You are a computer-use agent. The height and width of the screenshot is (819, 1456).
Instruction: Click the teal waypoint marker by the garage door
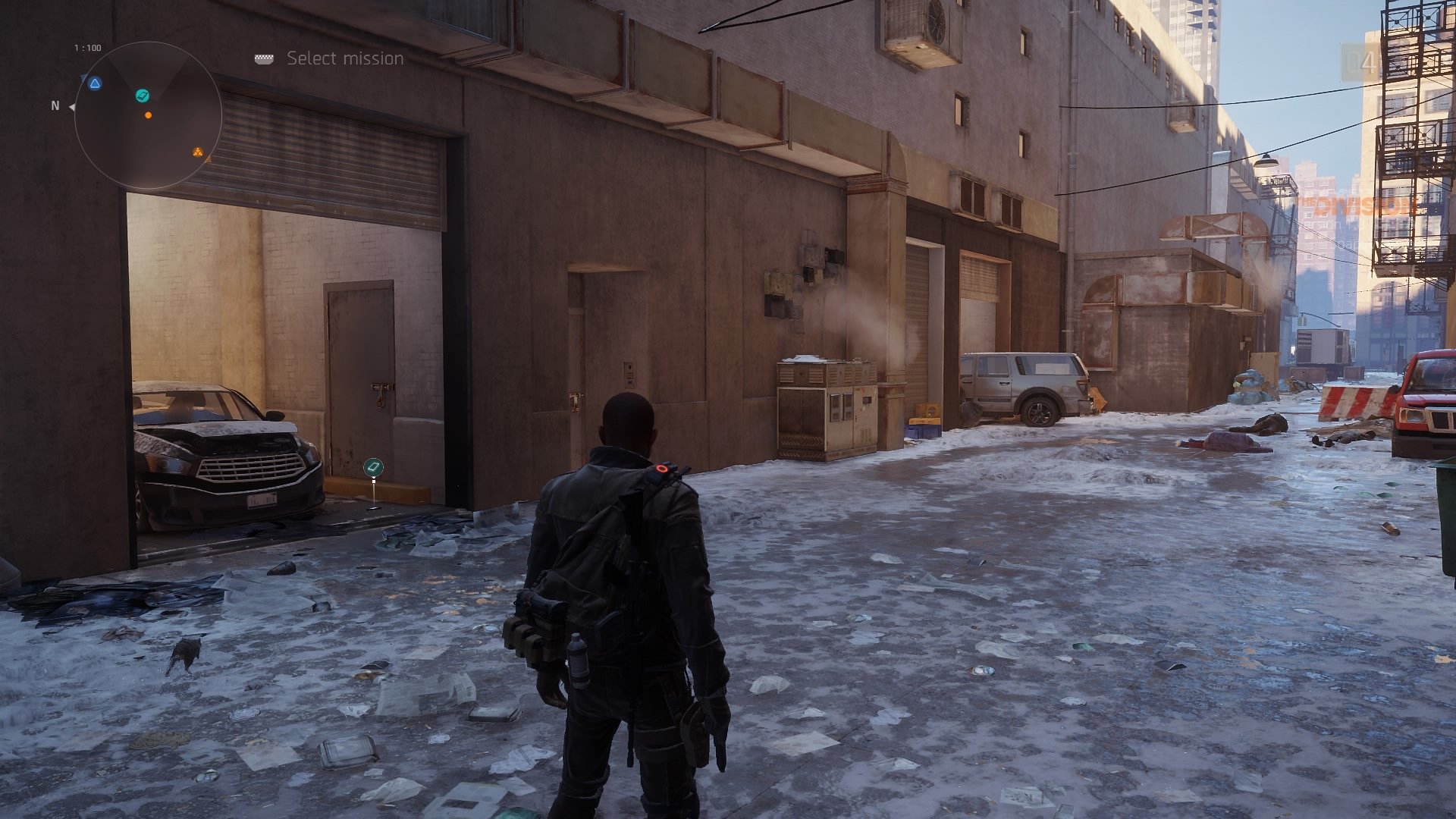(373, 467)
